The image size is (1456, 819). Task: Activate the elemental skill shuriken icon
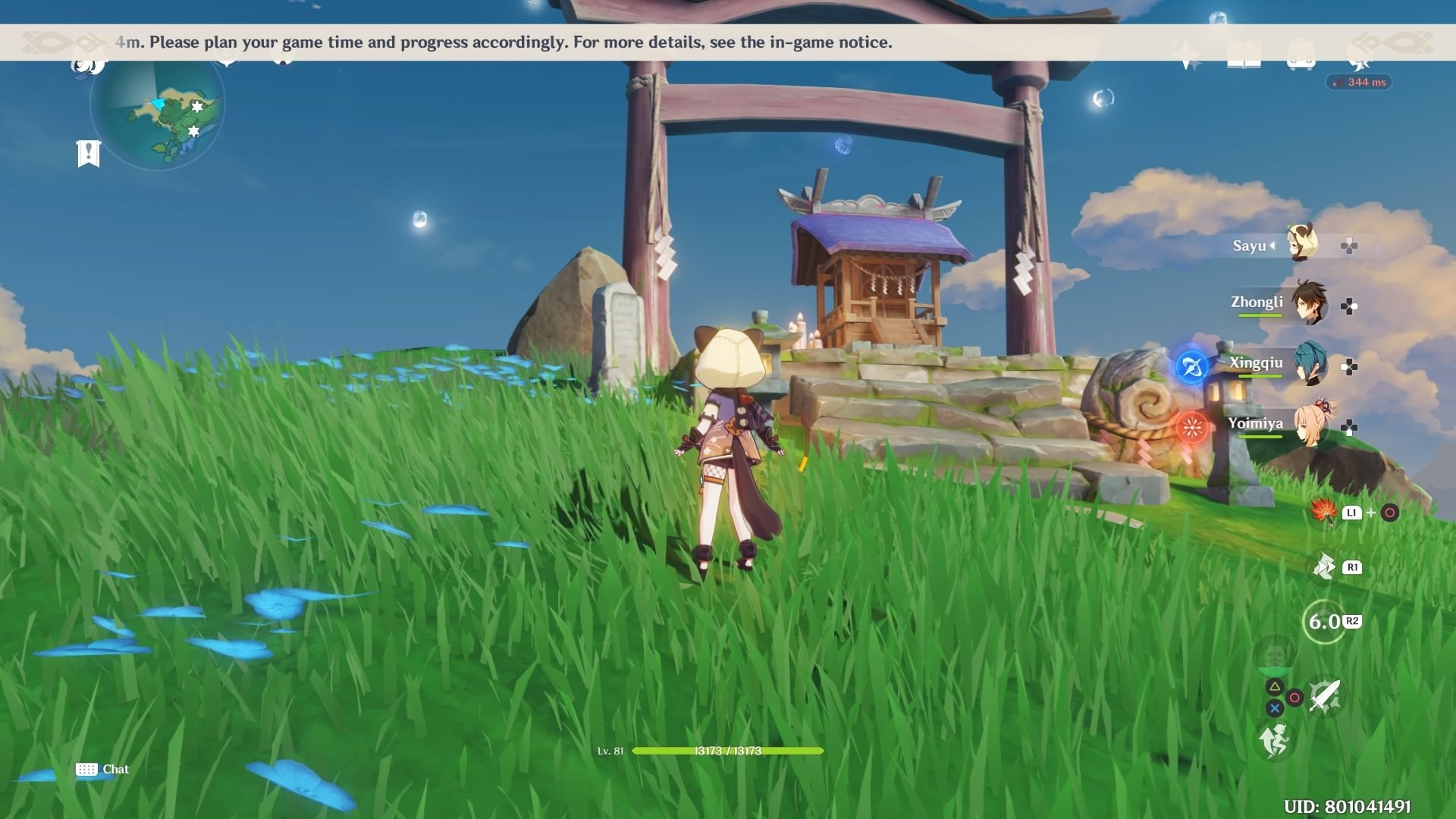(x=1324, y=566)
